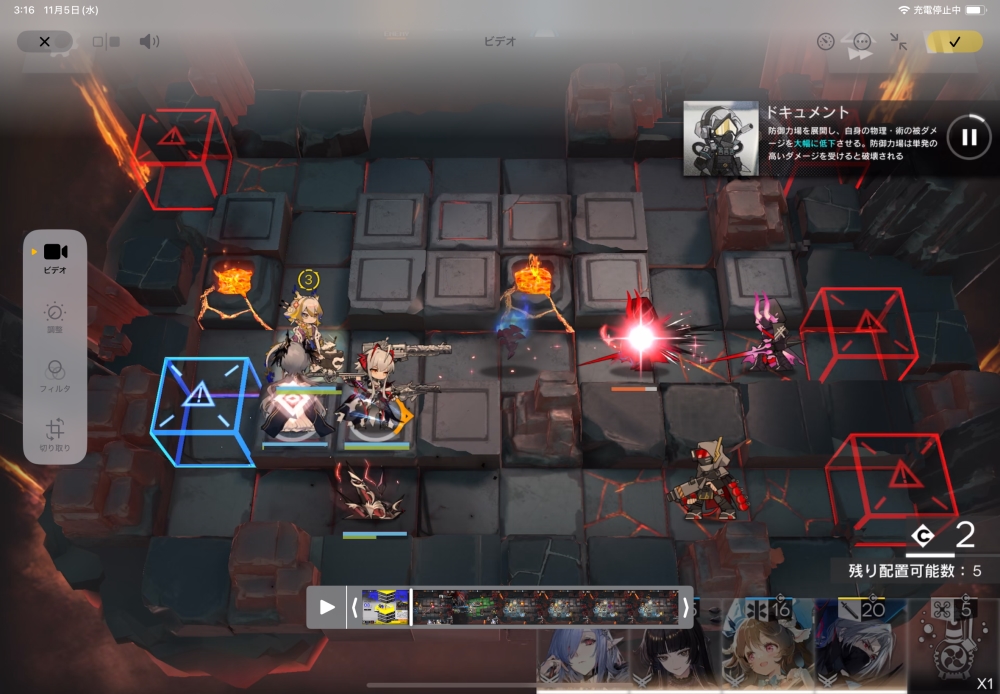Viewport: 1000px width, 694px height.
Task: Select the silver-haired masked operator costing 20
Action: 859,650
